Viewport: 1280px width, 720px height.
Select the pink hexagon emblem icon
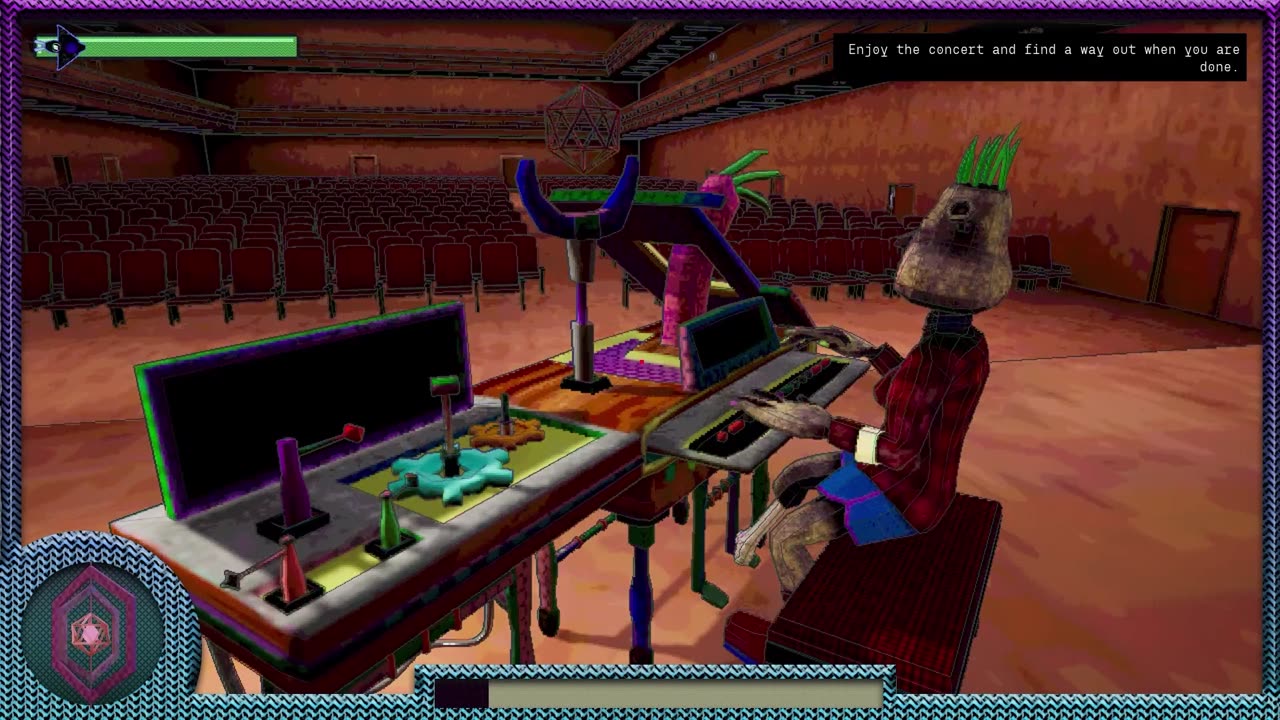coord(91,630)
